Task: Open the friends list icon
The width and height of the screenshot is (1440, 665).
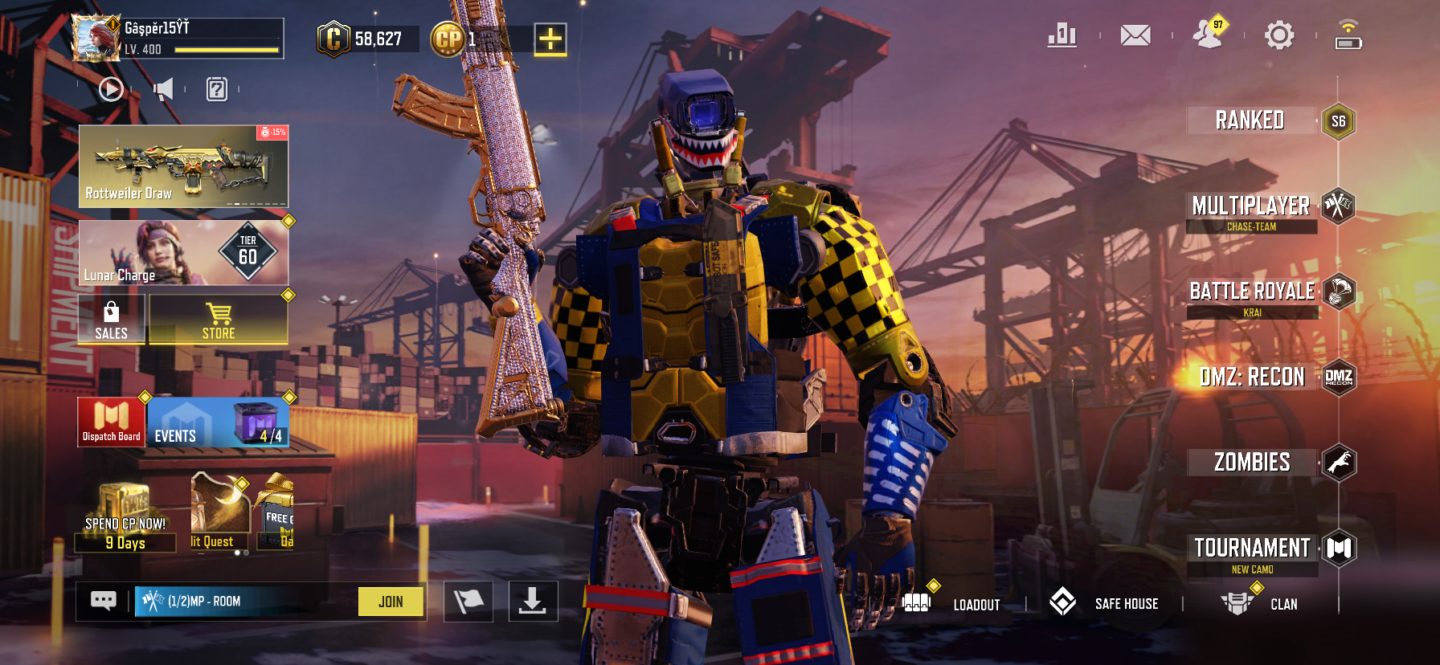Action: click(x=1208, y=36)
